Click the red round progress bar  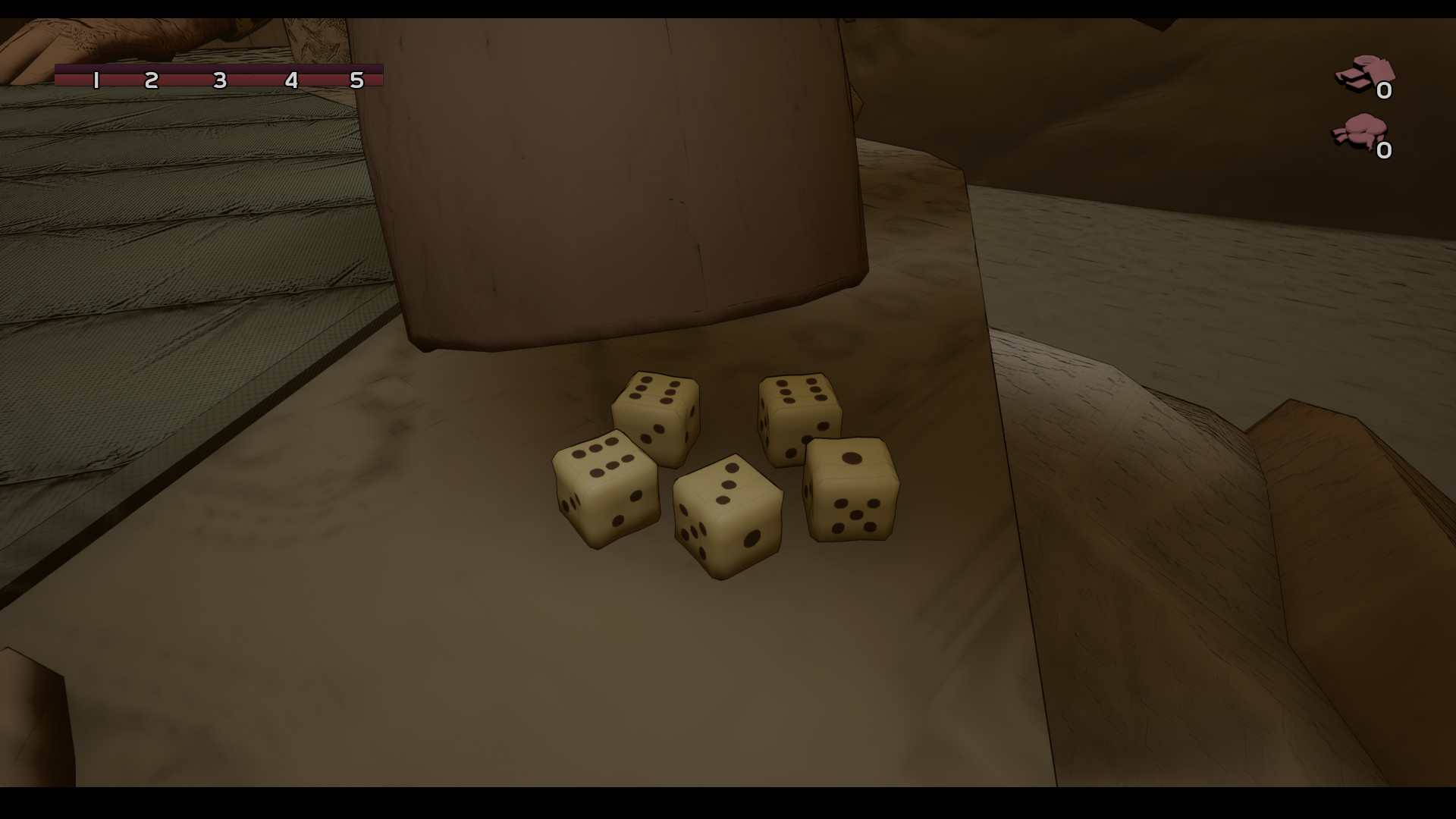point(220,78)
